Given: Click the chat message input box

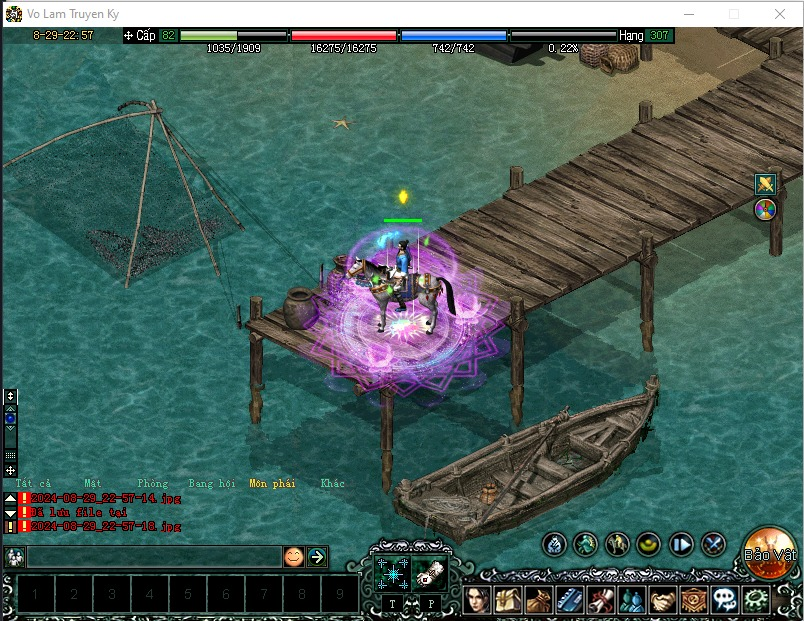Looking at the screenshot, I should (x=154, y=557).
